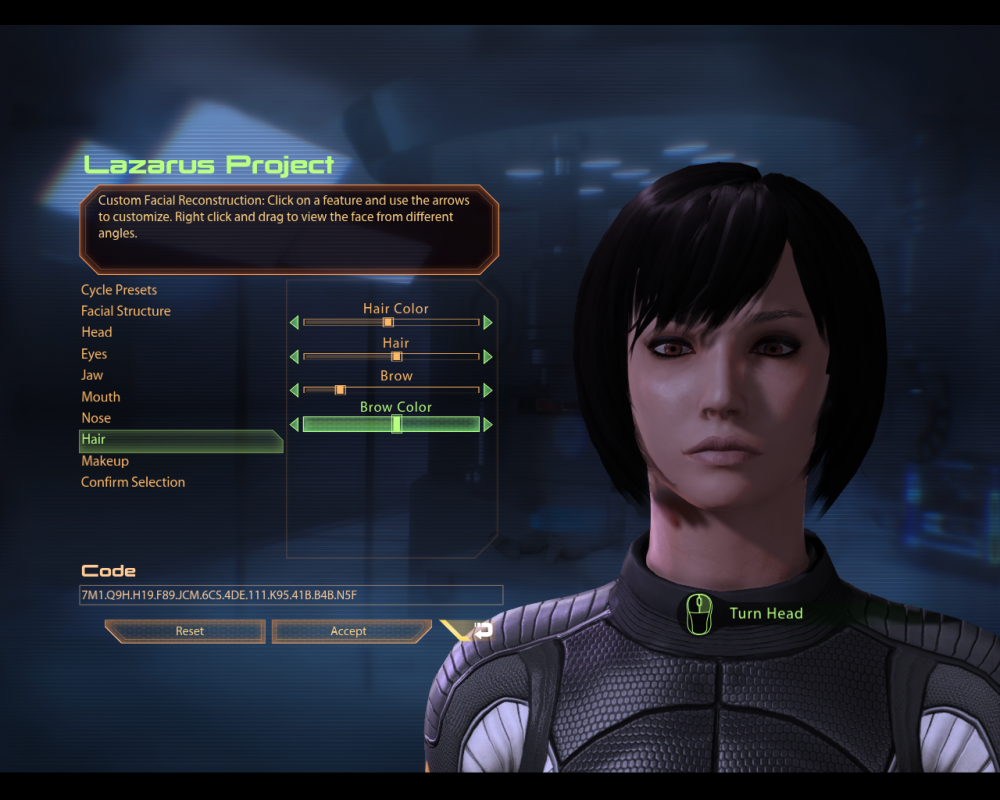Click the face Code text field

pyautogui.click(x=291, y=595)
